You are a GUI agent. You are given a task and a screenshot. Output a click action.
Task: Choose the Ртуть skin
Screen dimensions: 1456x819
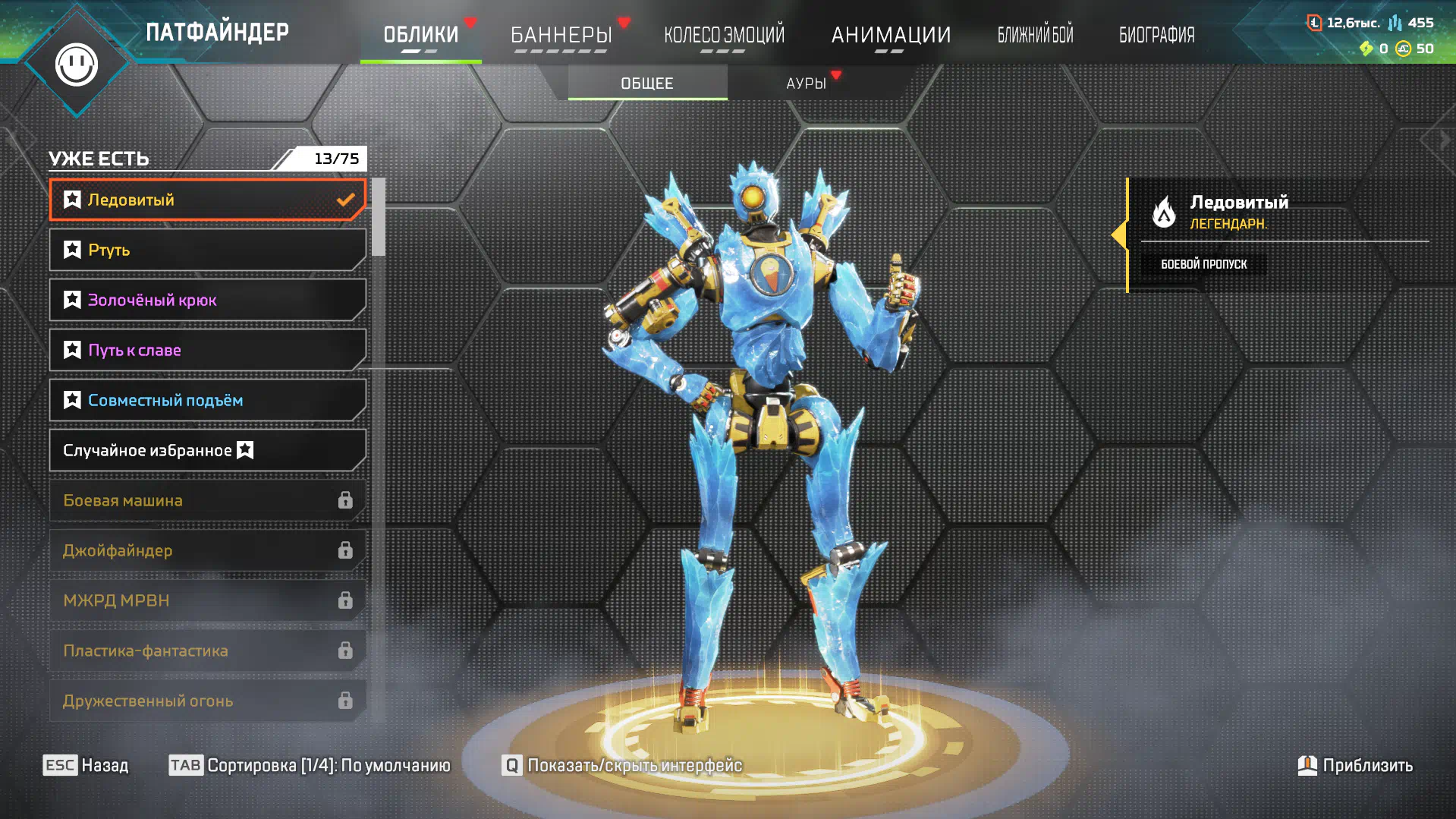[207, 250]
